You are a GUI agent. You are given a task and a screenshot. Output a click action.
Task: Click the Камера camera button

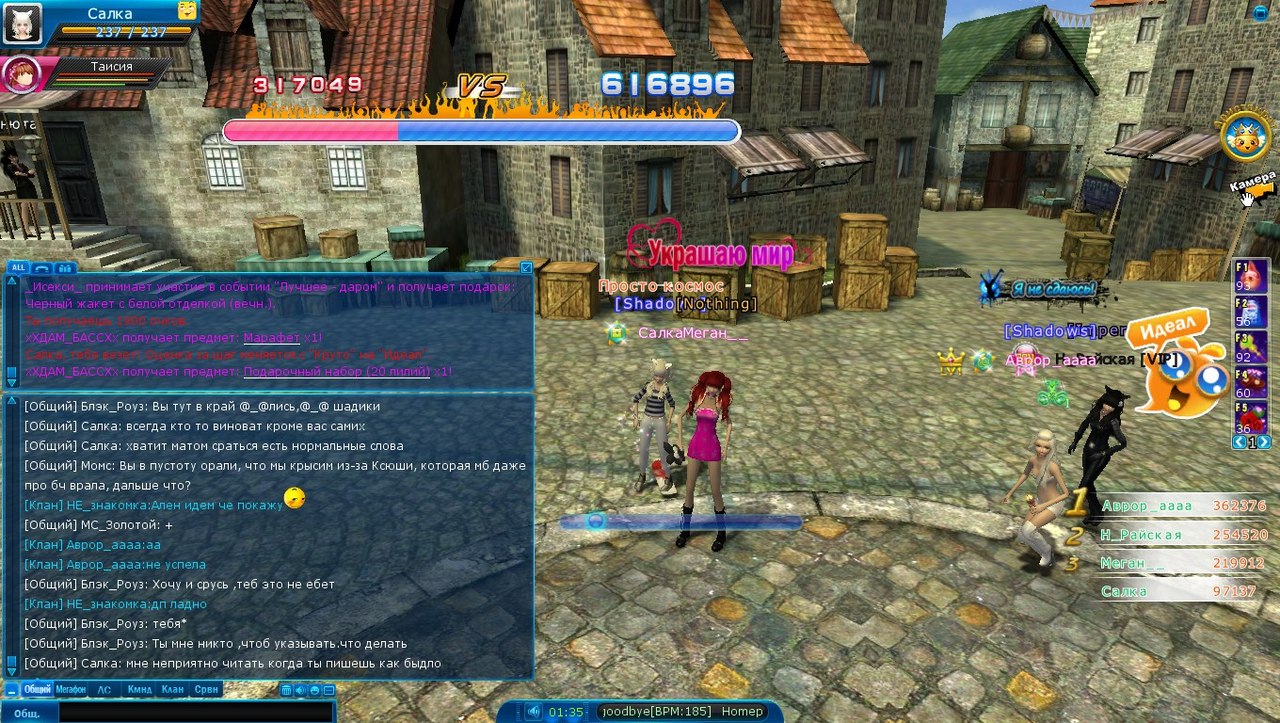[x=1252, y=186]
